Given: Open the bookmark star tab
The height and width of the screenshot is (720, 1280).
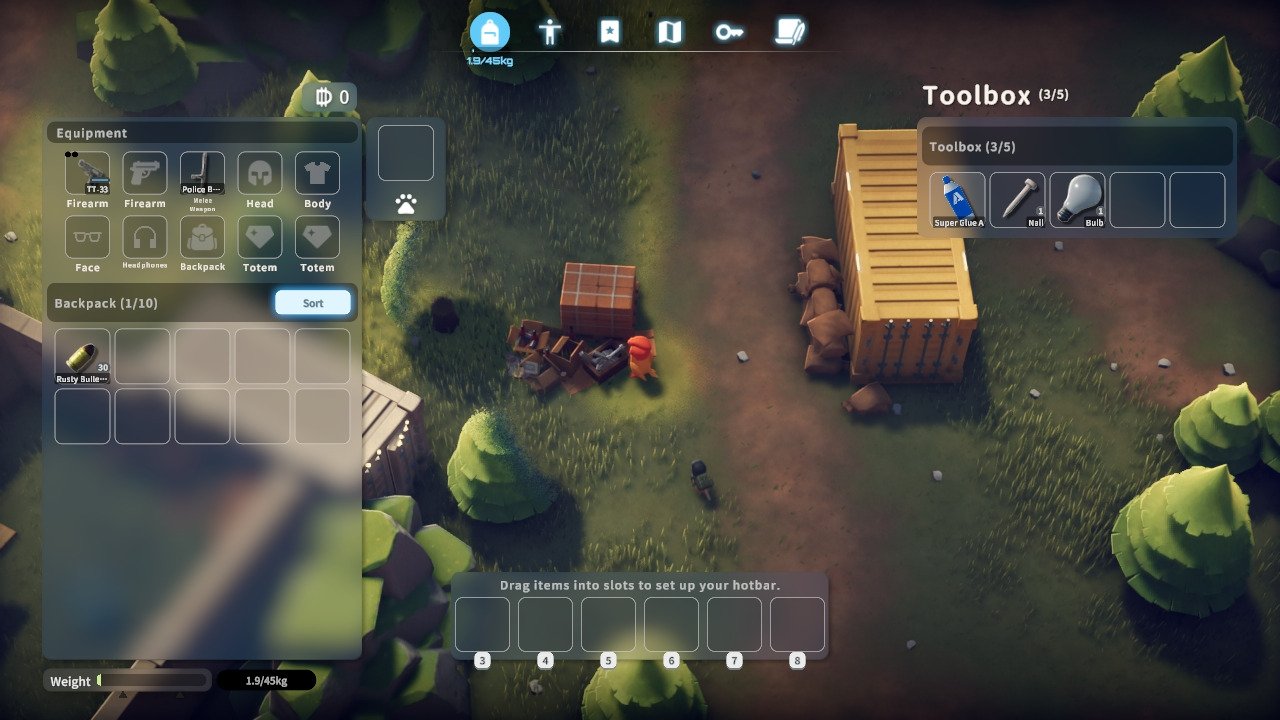Looking at the screenshot, I should point(610,32).
